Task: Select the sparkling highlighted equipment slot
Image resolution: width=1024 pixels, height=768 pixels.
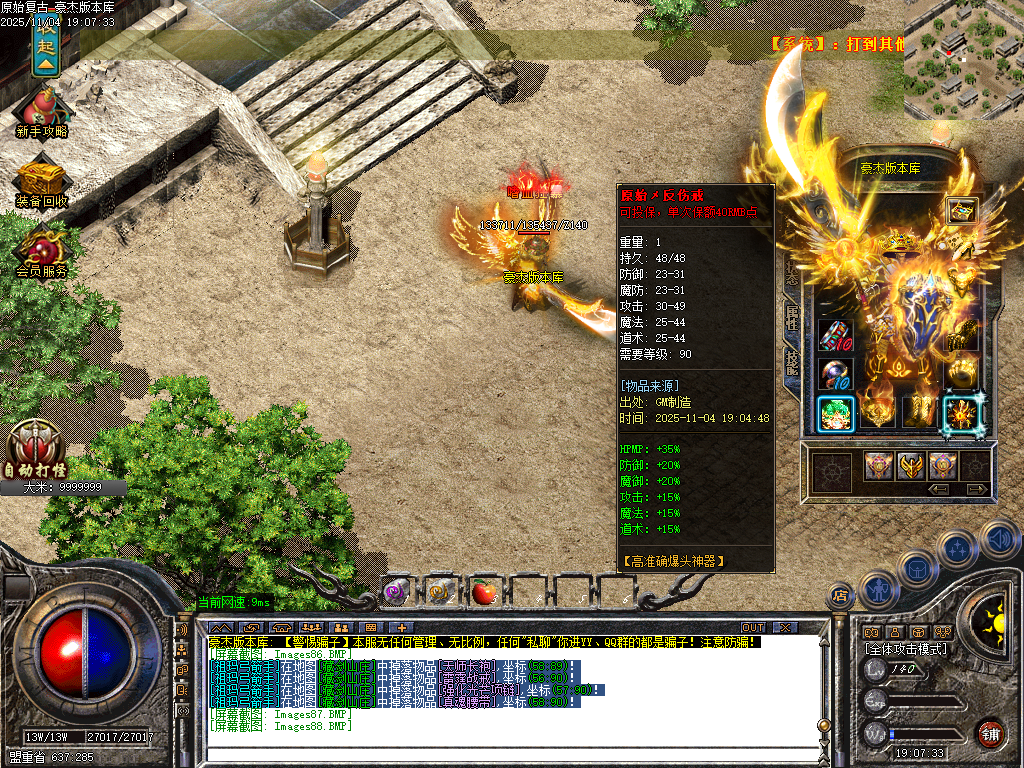Action: 962,413
